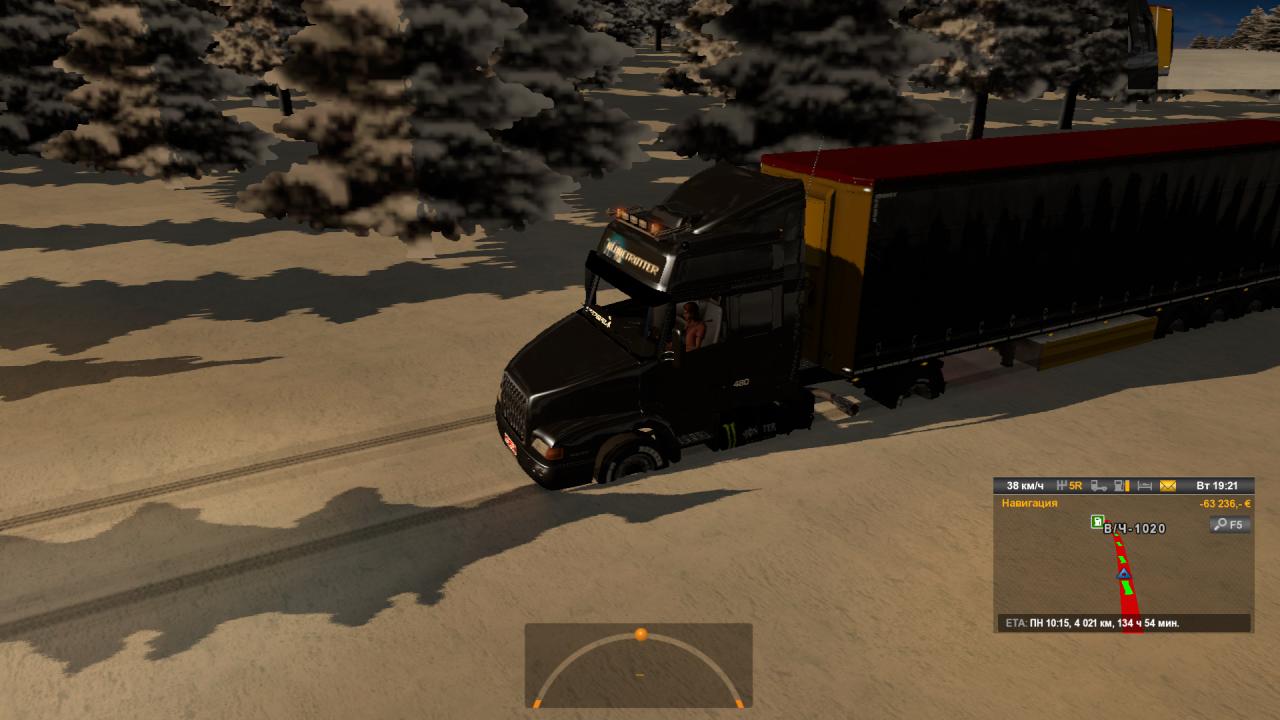Click the bed rest indicator icon
1280x720 pixels.
pyautogui.click(x=1144, y=486)
